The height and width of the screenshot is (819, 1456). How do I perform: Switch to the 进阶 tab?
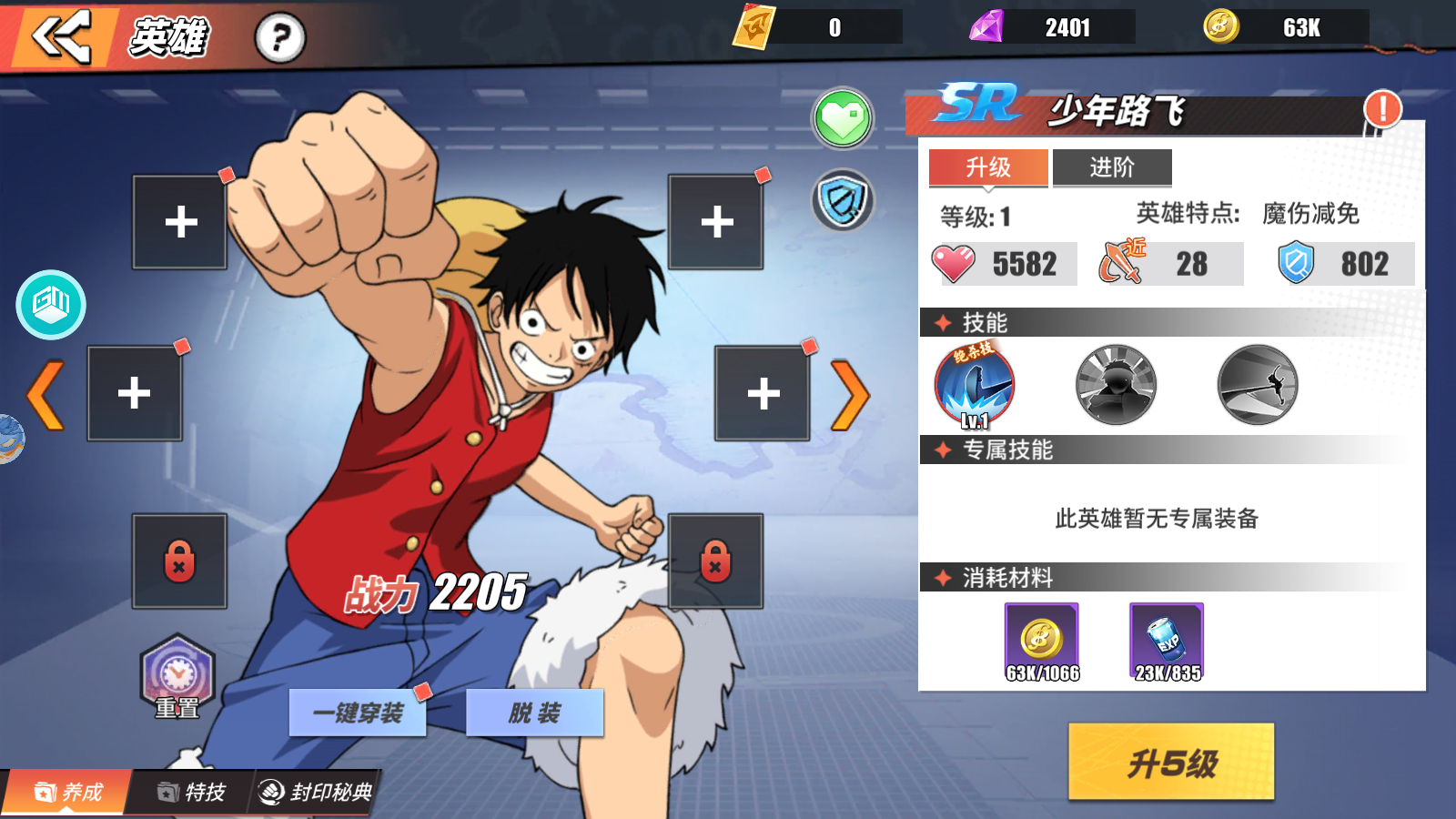(x=1112, y=167)
